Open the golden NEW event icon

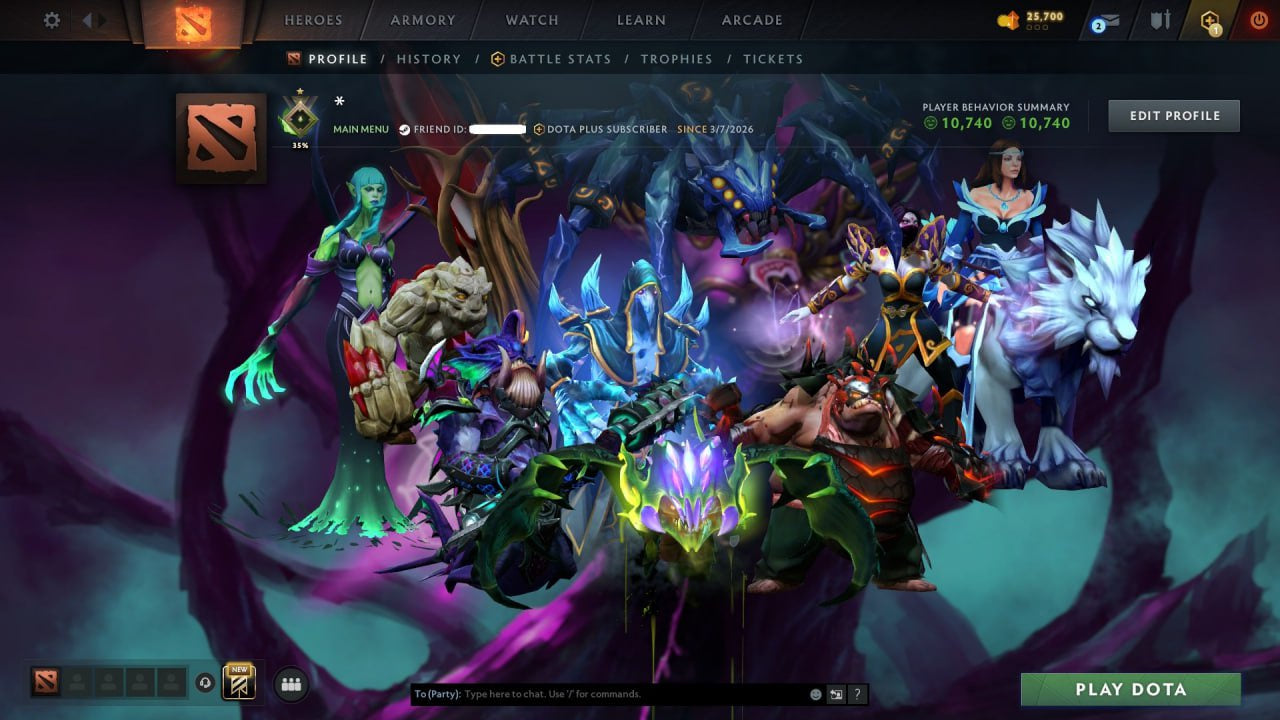[x=238, y=682]
